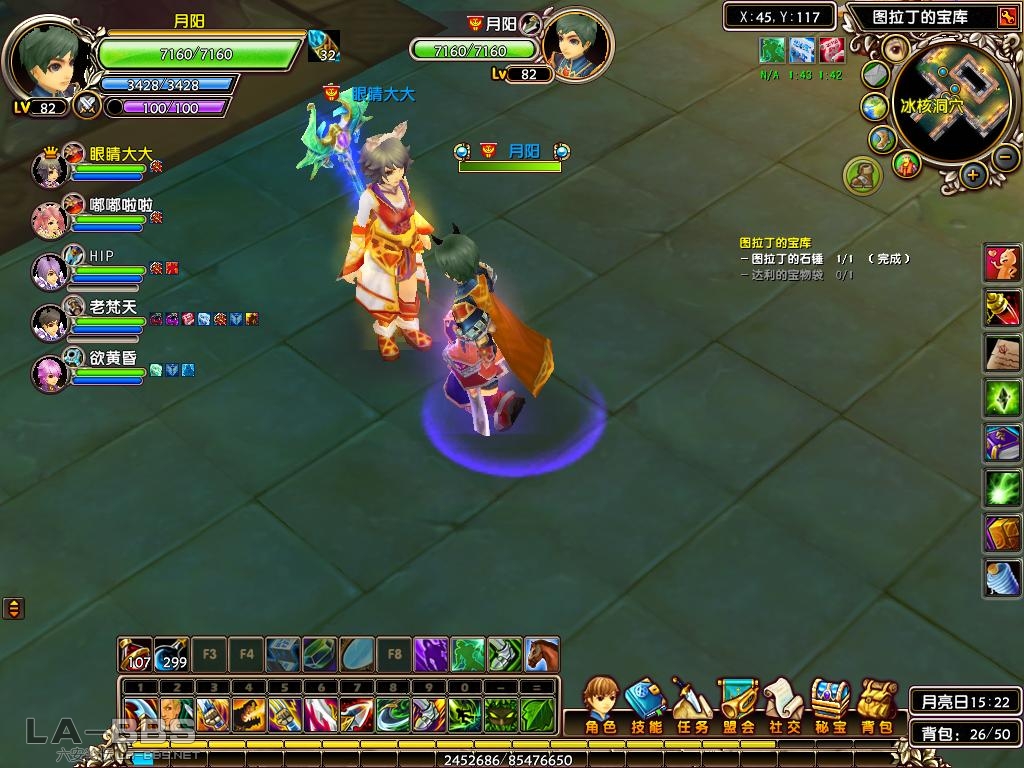Image resolution: width=1024 pixels, height=768 pixels.
Task: Click the minimap zoom-in plus button
Action: click(974, 176)
